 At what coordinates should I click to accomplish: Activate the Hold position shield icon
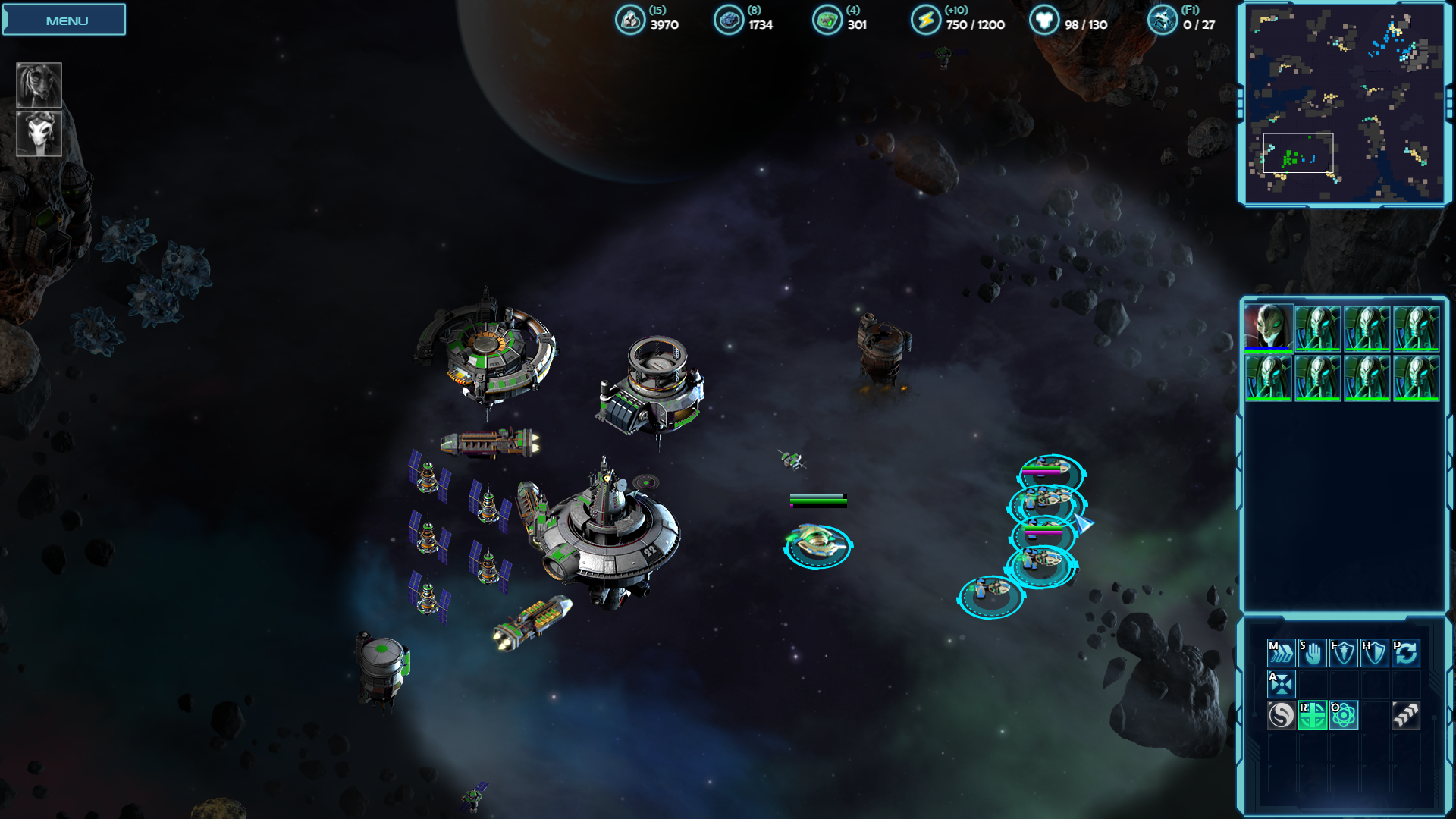pyautogui.click(x=1374, y=652)
